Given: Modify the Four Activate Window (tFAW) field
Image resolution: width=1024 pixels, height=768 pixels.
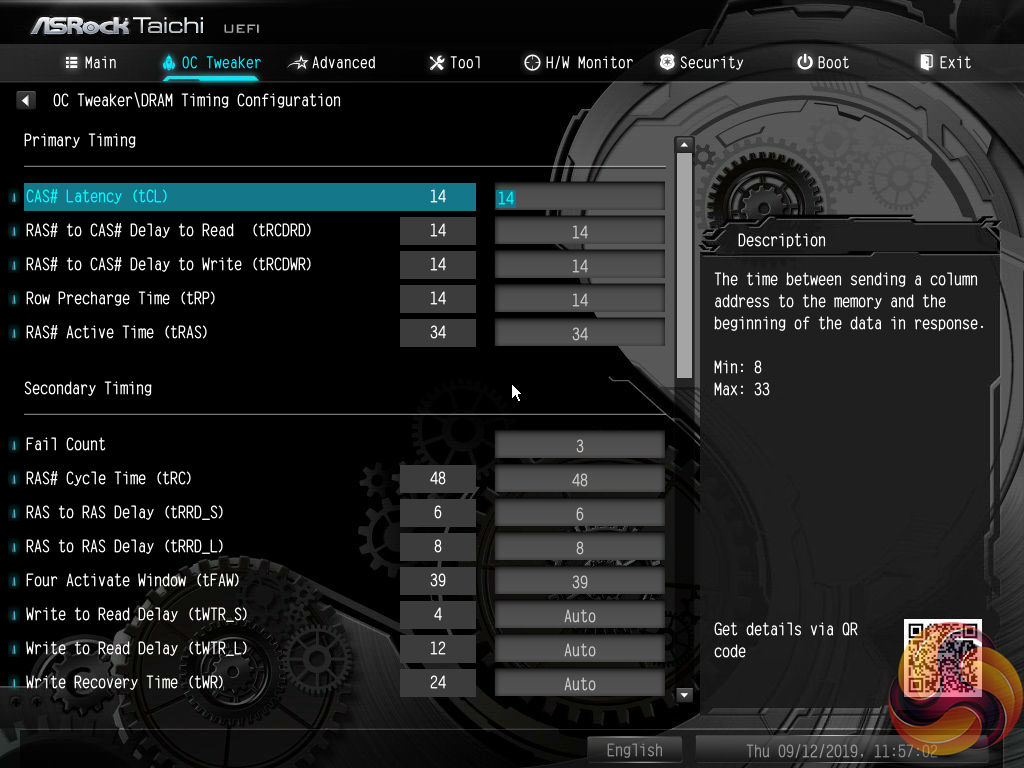Looking at the screenshot, I should (x=580, y=582).
